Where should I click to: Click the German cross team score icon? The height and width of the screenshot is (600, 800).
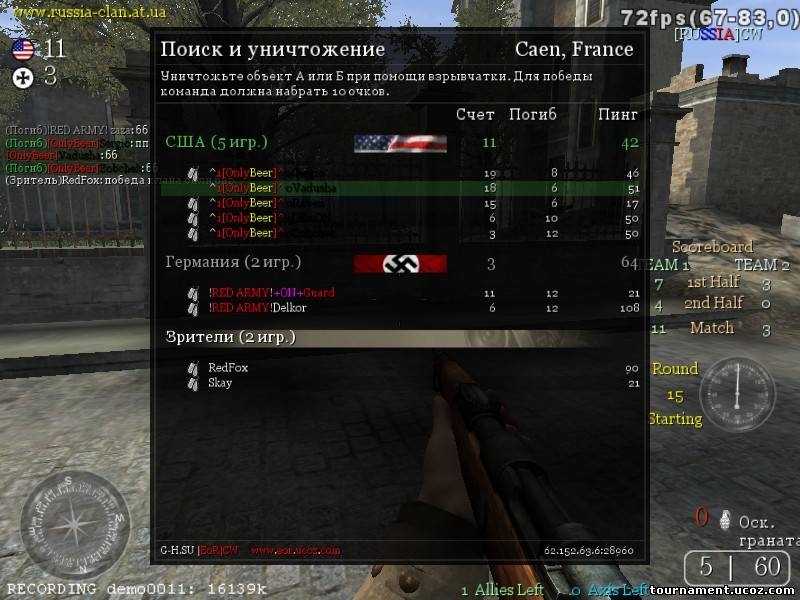click(x=22, y=77)
